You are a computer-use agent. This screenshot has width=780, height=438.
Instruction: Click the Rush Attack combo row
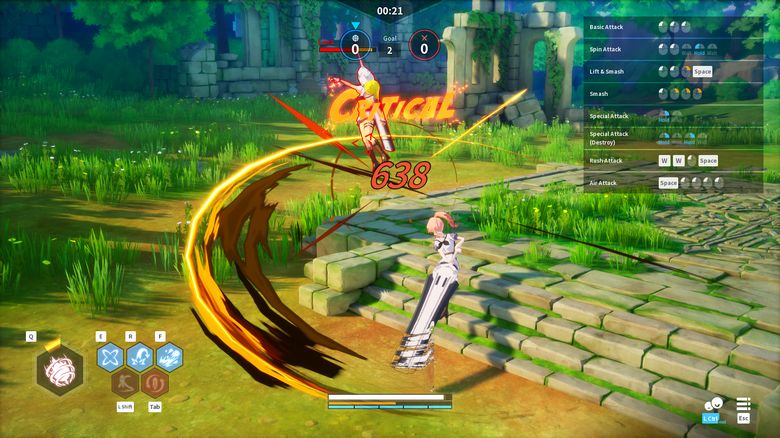pos(660,160)
